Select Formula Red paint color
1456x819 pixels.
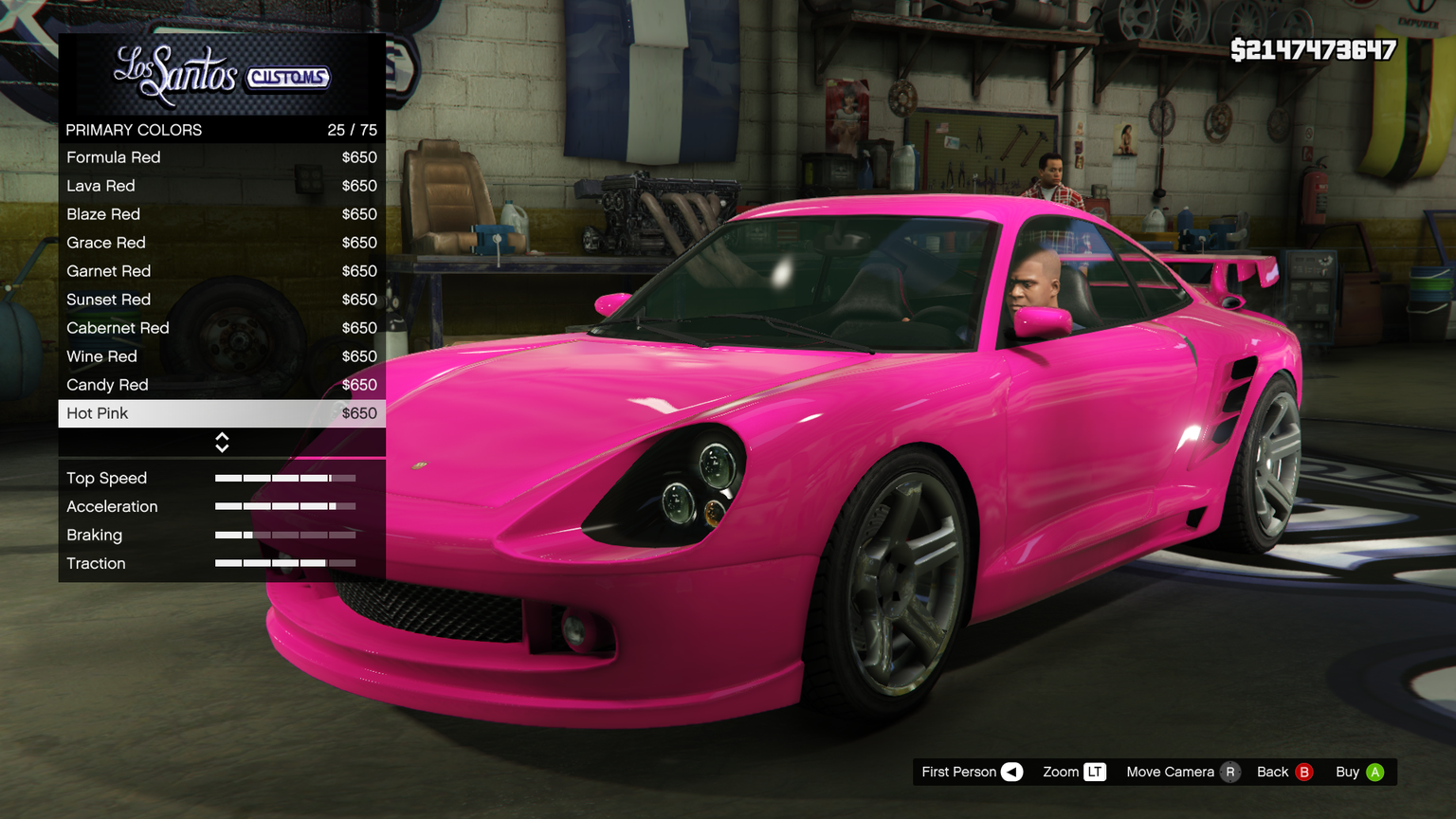[221, 157]
